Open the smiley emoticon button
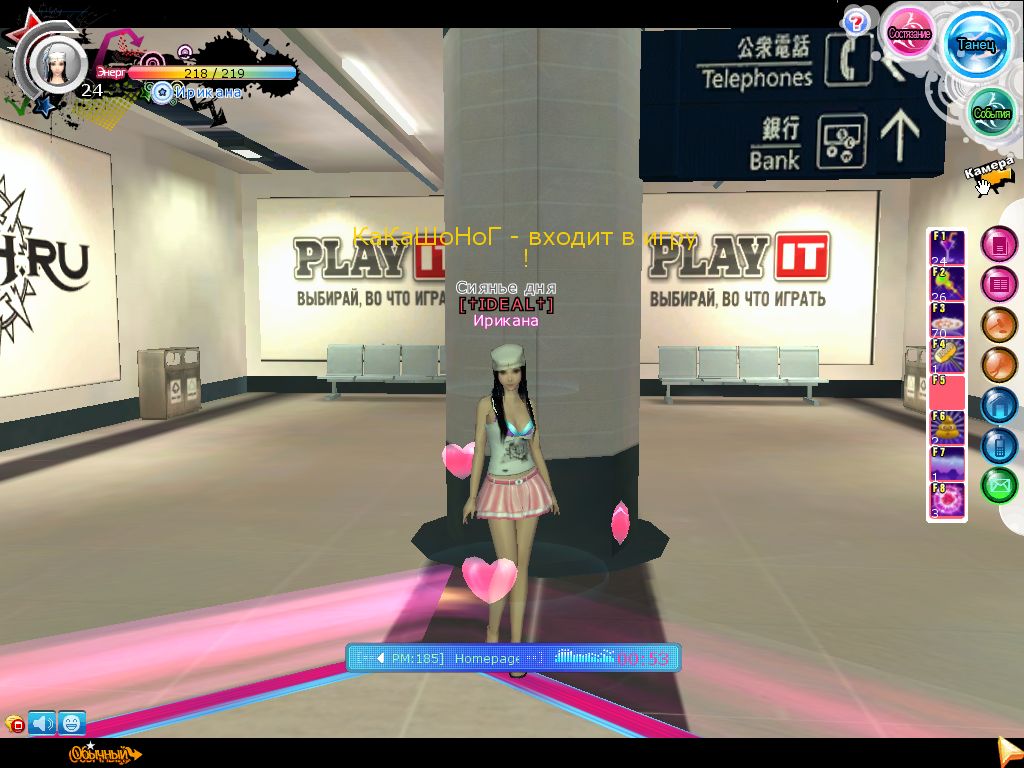The height and width of the screenshot is (768, 1024). [72, 722]
